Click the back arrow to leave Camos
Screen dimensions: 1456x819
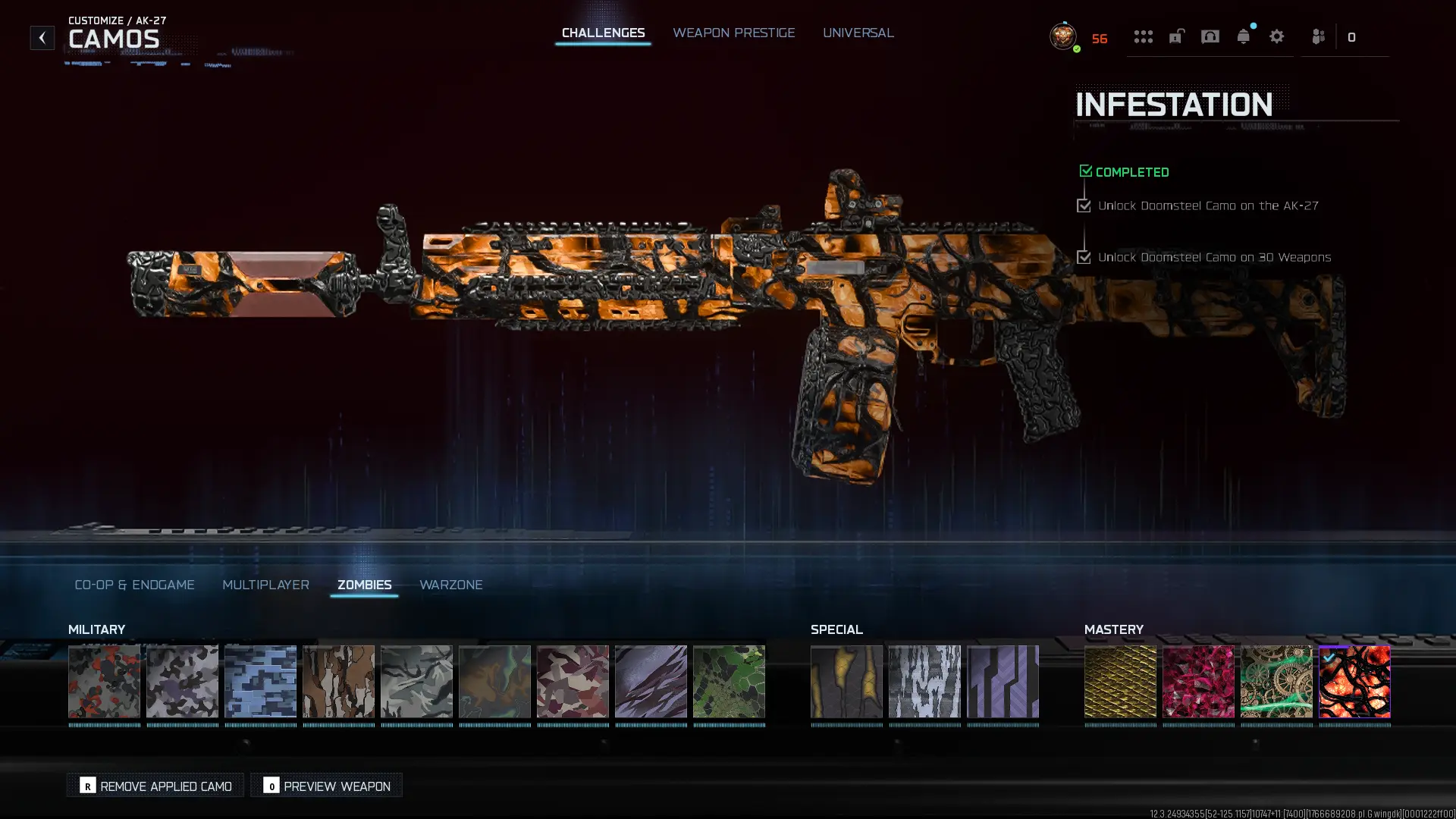pyautogui.click(x=42, y=36)
